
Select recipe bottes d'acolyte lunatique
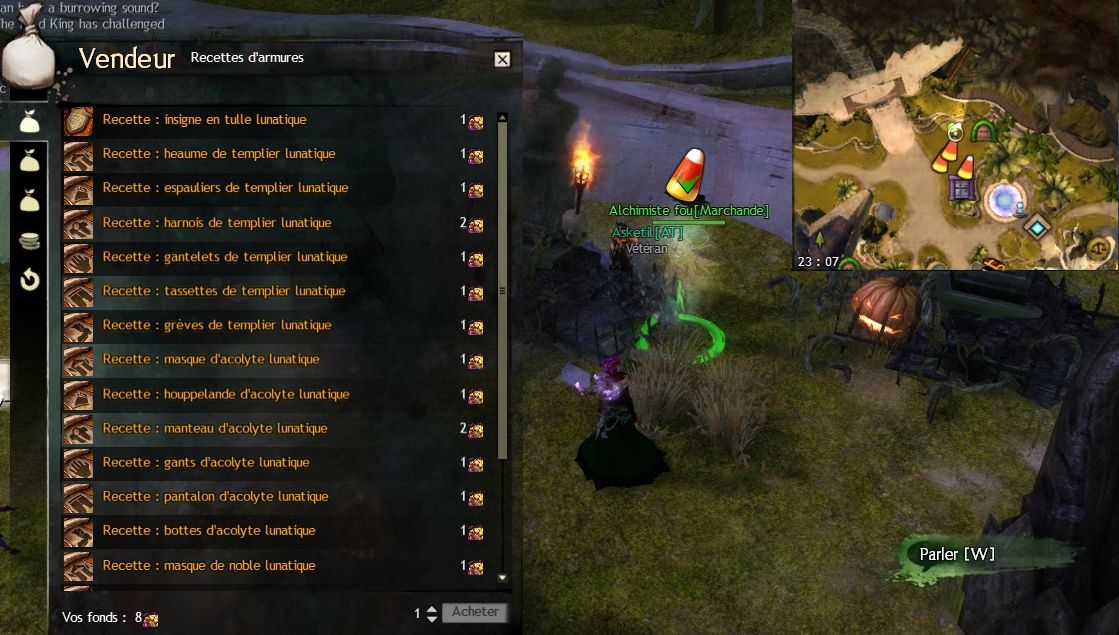click(x=209, y=530)
